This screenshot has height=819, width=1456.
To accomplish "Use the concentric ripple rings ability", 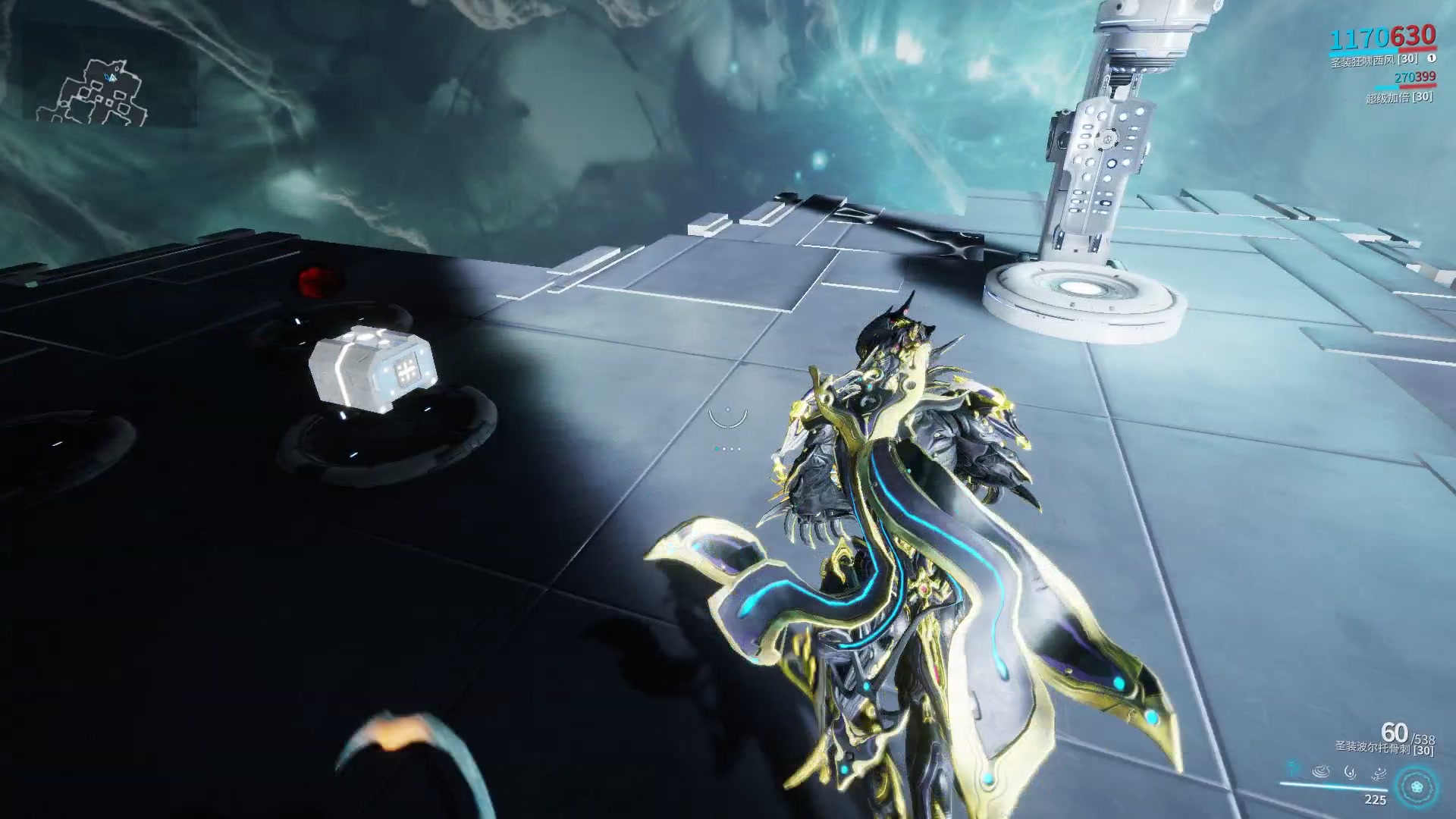I will click(x=1321, y=772).
